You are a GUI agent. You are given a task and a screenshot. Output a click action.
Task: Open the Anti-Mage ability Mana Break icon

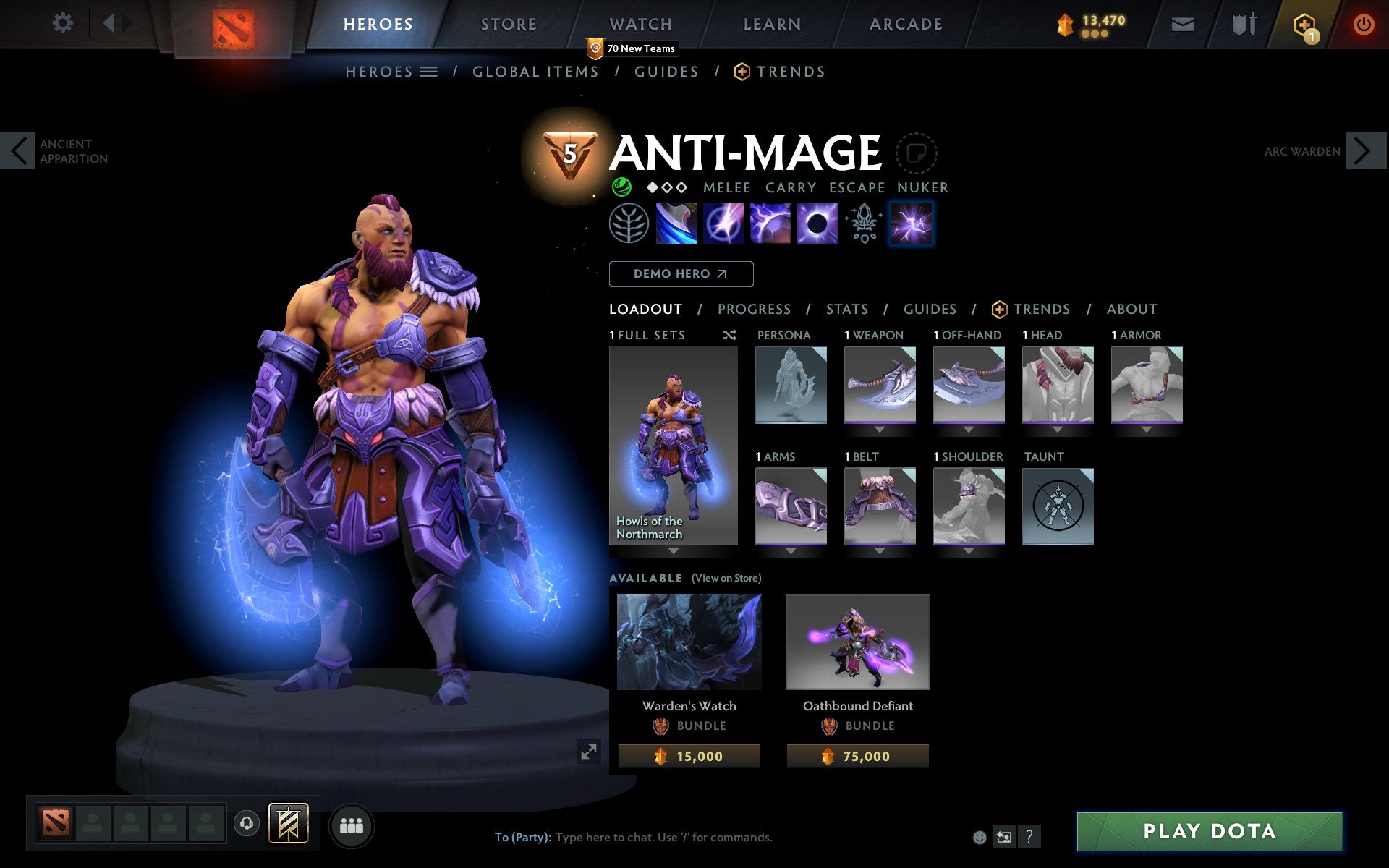click(676, 224)
